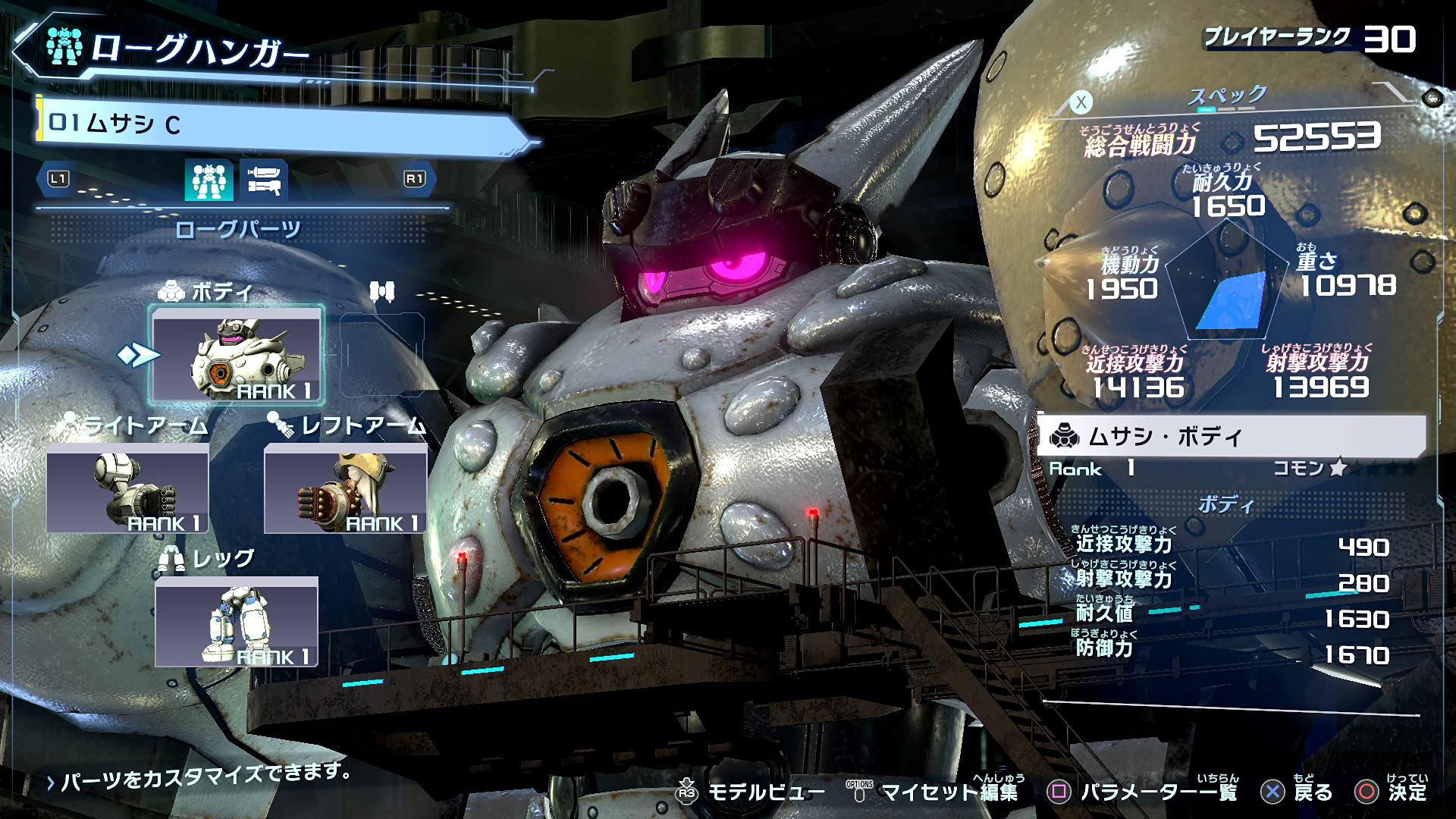Click the empty slot beside the Body part

[381, 354]
